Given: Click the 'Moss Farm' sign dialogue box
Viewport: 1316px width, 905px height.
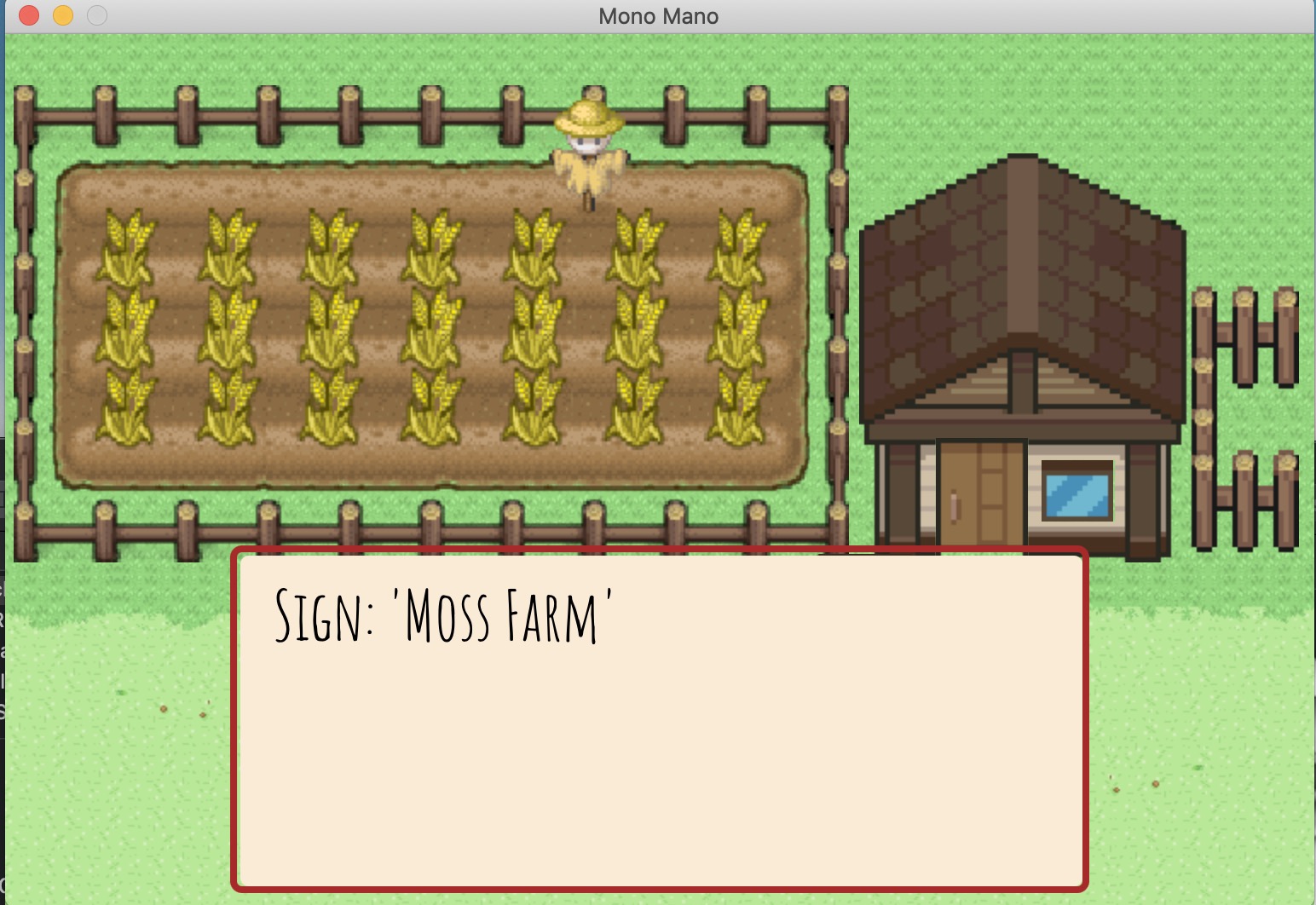Looking at the screenshot, I should tap(660, 720).
